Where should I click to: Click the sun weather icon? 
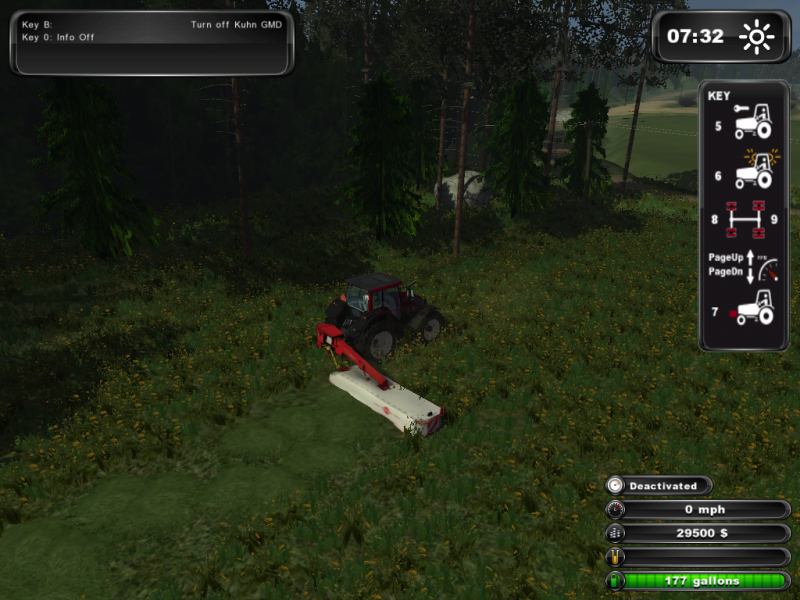[756, 38]
